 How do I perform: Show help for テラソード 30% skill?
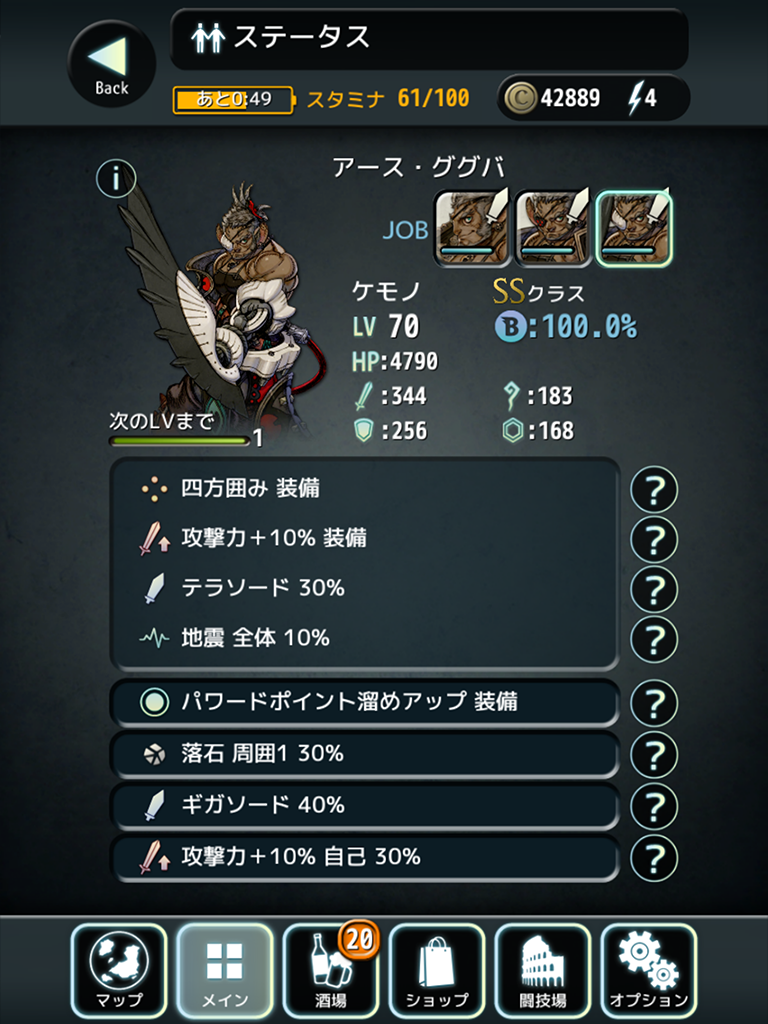click(654, 588)
